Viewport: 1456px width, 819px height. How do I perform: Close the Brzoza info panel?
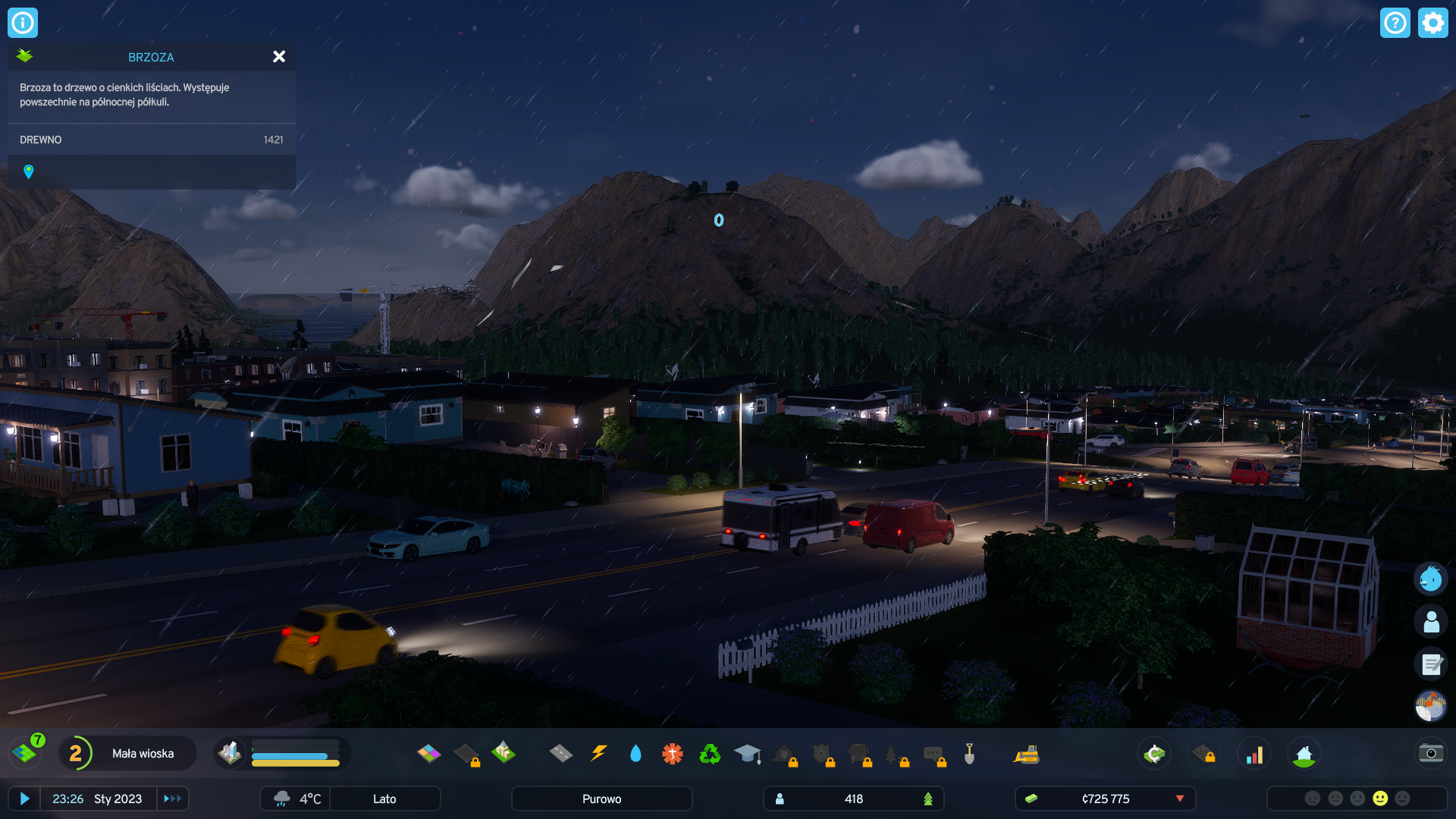279,57
